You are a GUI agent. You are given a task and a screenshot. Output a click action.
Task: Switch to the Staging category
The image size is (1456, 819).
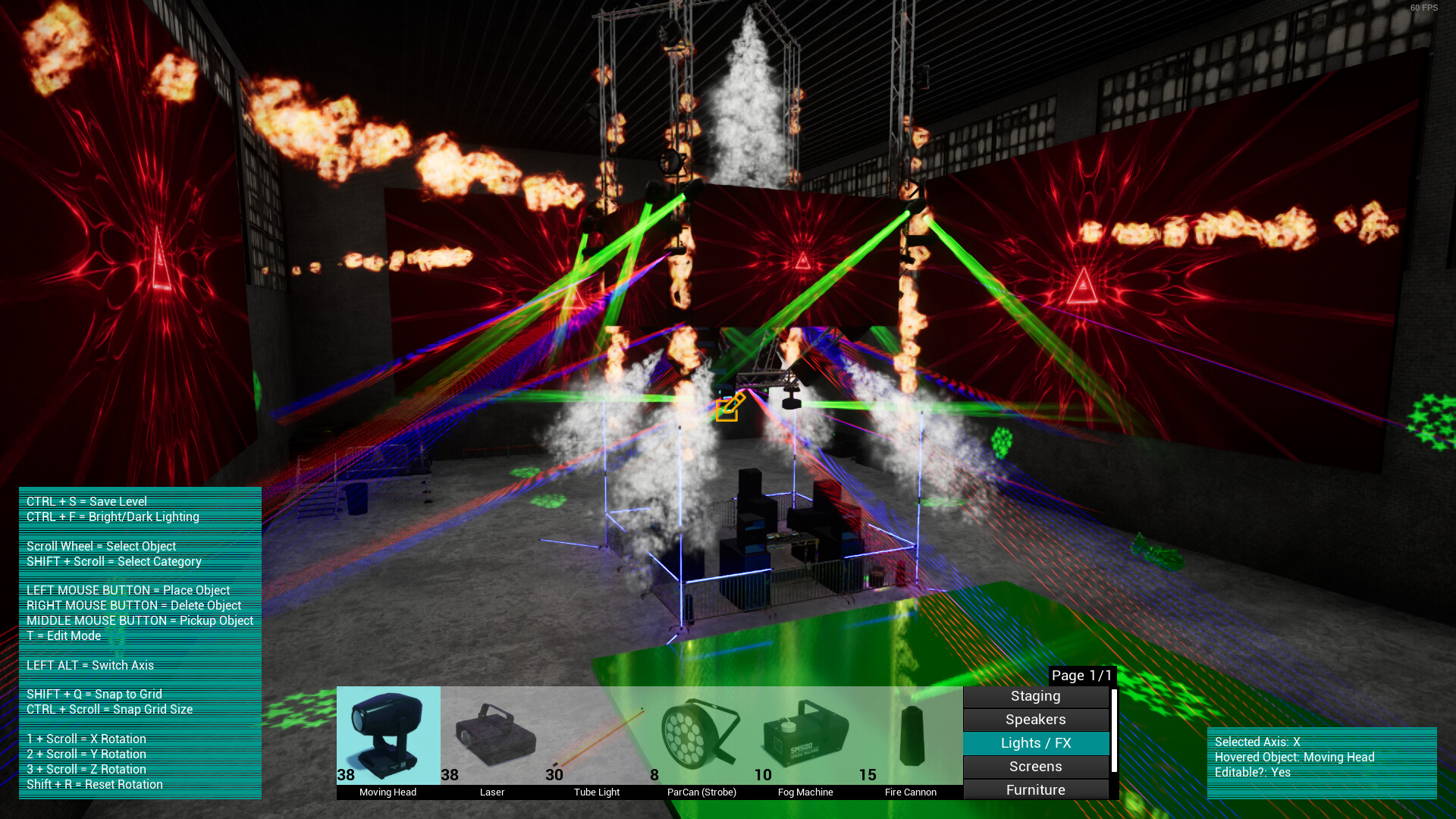pos(1035,695)
